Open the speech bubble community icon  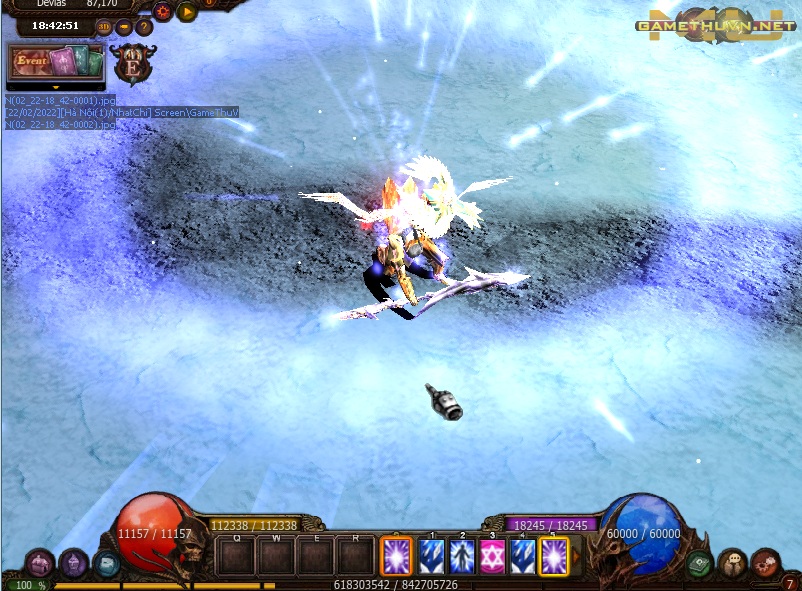(x=732, y=563)
